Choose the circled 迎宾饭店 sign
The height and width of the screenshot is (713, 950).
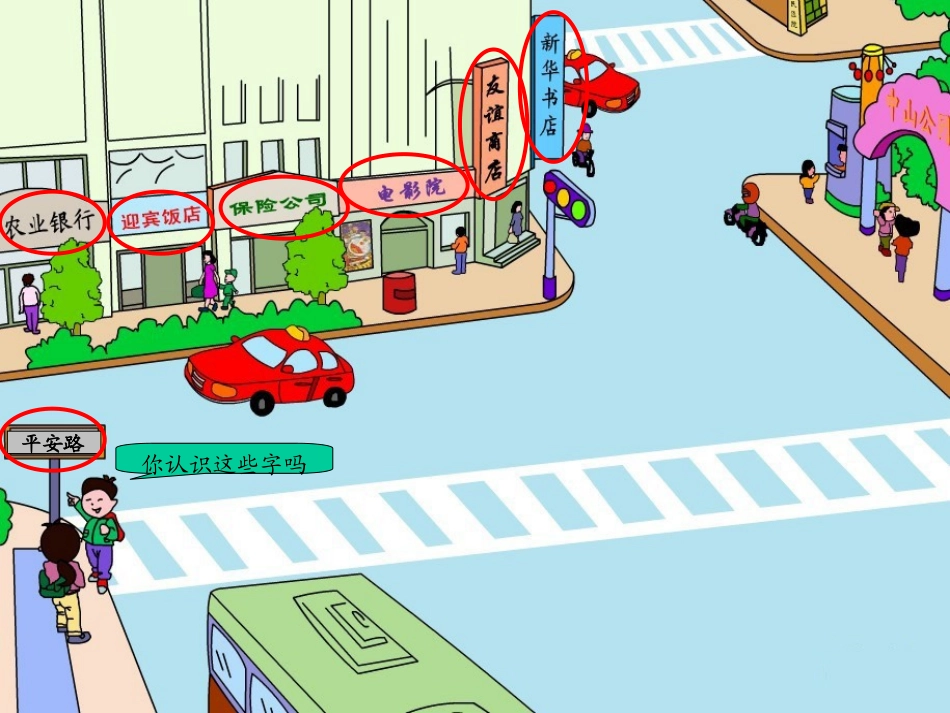(161, 218)
